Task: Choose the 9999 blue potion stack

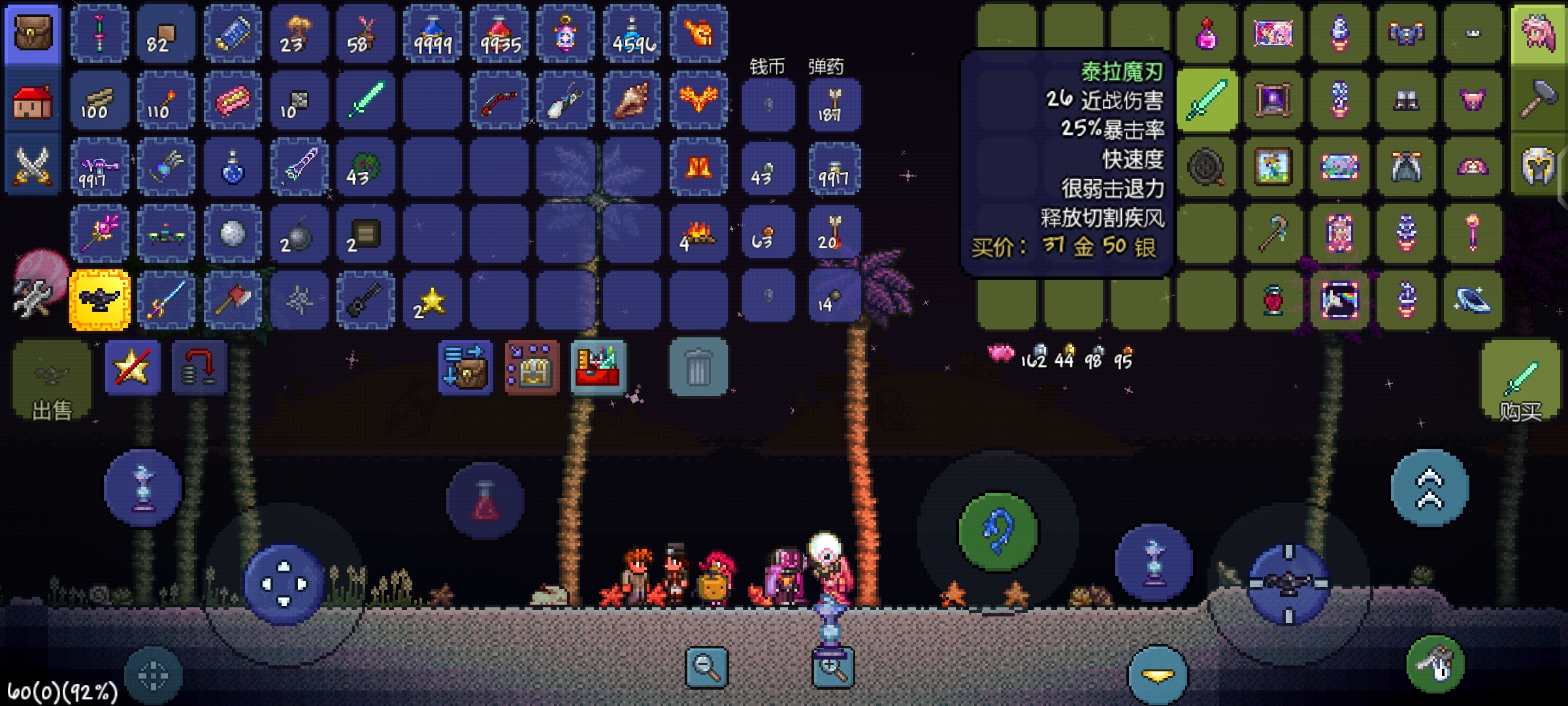Action: [x=433, y=34]
